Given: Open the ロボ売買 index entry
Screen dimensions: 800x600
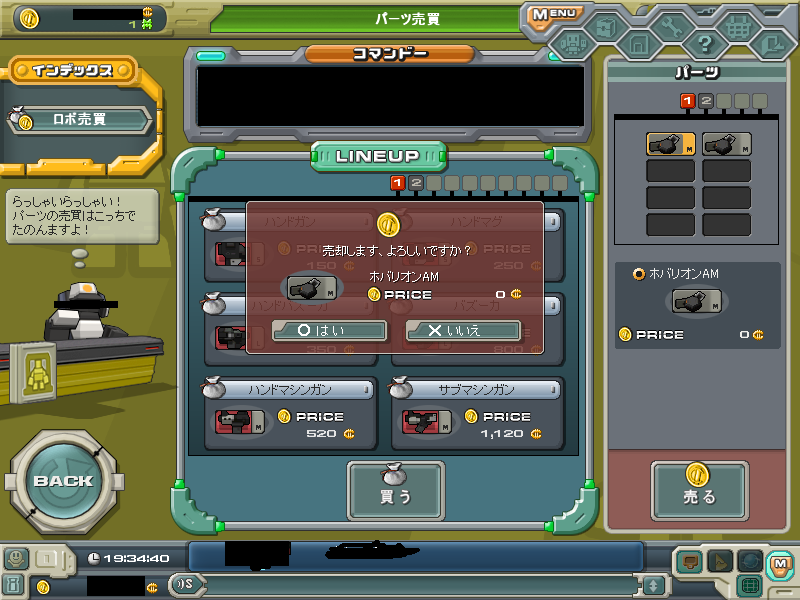Looking at the screenshot, I should point(80,119).
